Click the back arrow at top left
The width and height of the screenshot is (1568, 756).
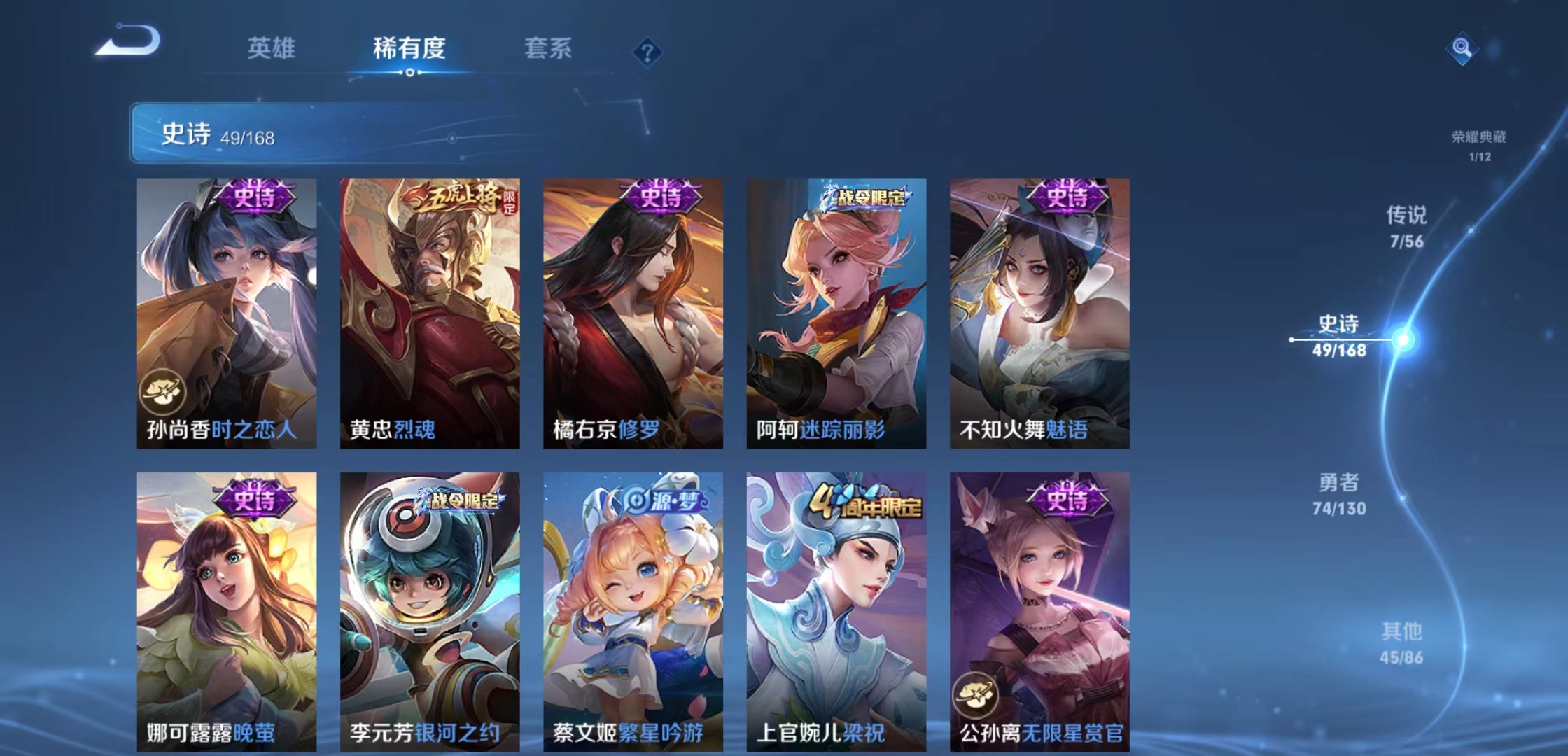(129, 45)
